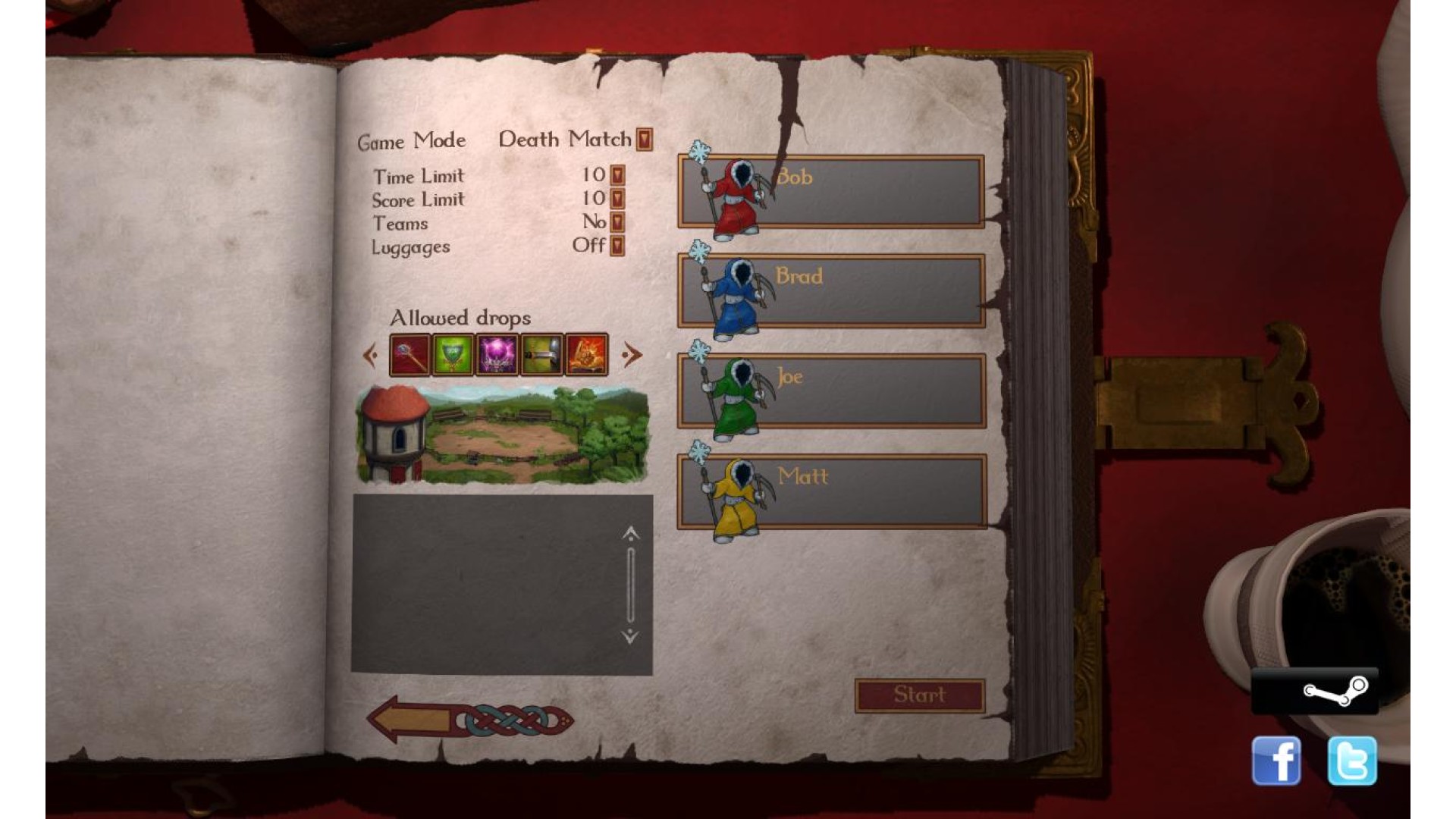Show next allowed drops with right arrow
The image size is (1456, 819).
click(x=631, y=355)
